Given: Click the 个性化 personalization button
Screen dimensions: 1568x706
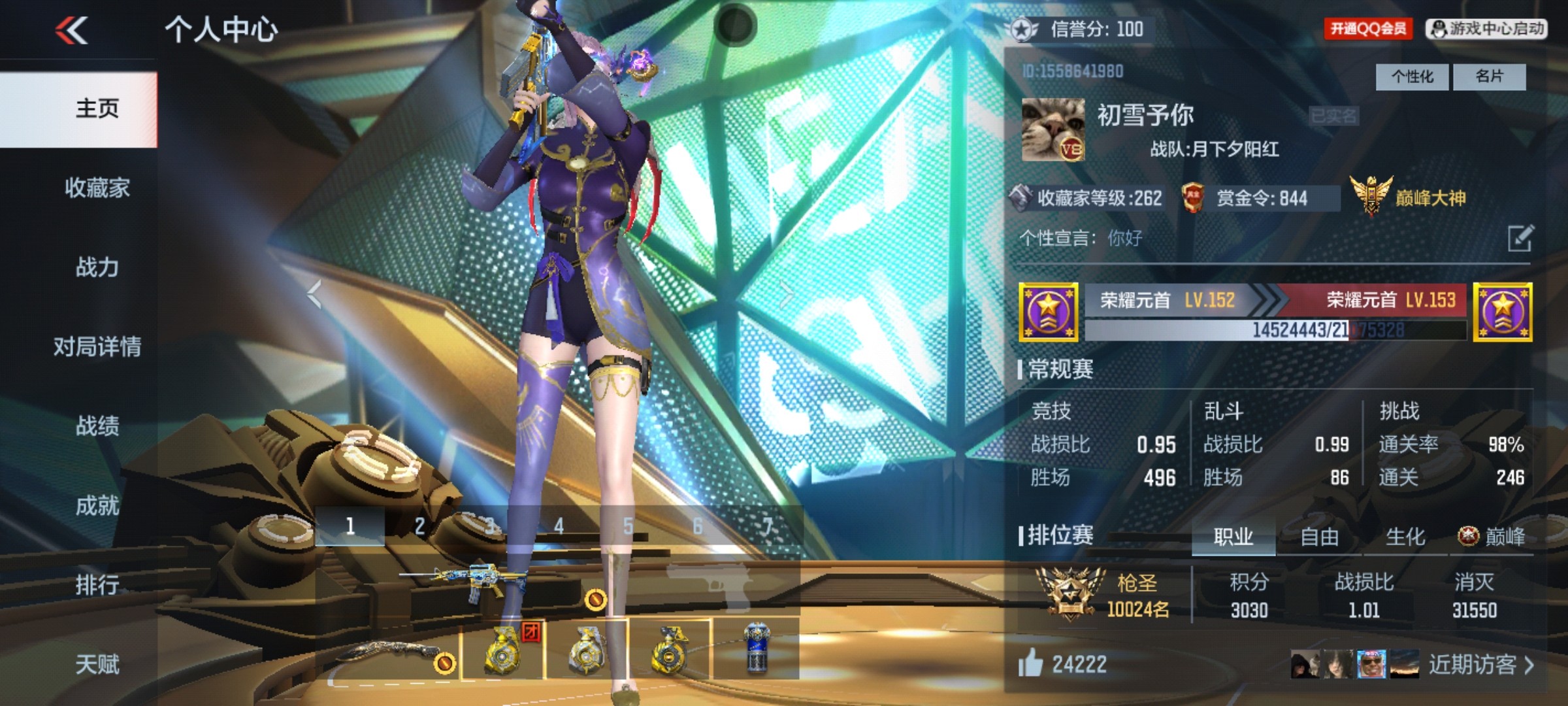Looking at the screenshot, I should [x=1412, y=77].
